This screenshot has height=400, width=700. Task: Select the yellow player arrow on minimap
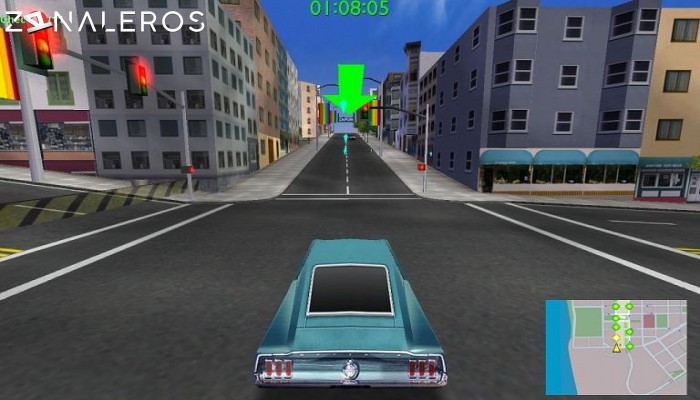point(617,348)
